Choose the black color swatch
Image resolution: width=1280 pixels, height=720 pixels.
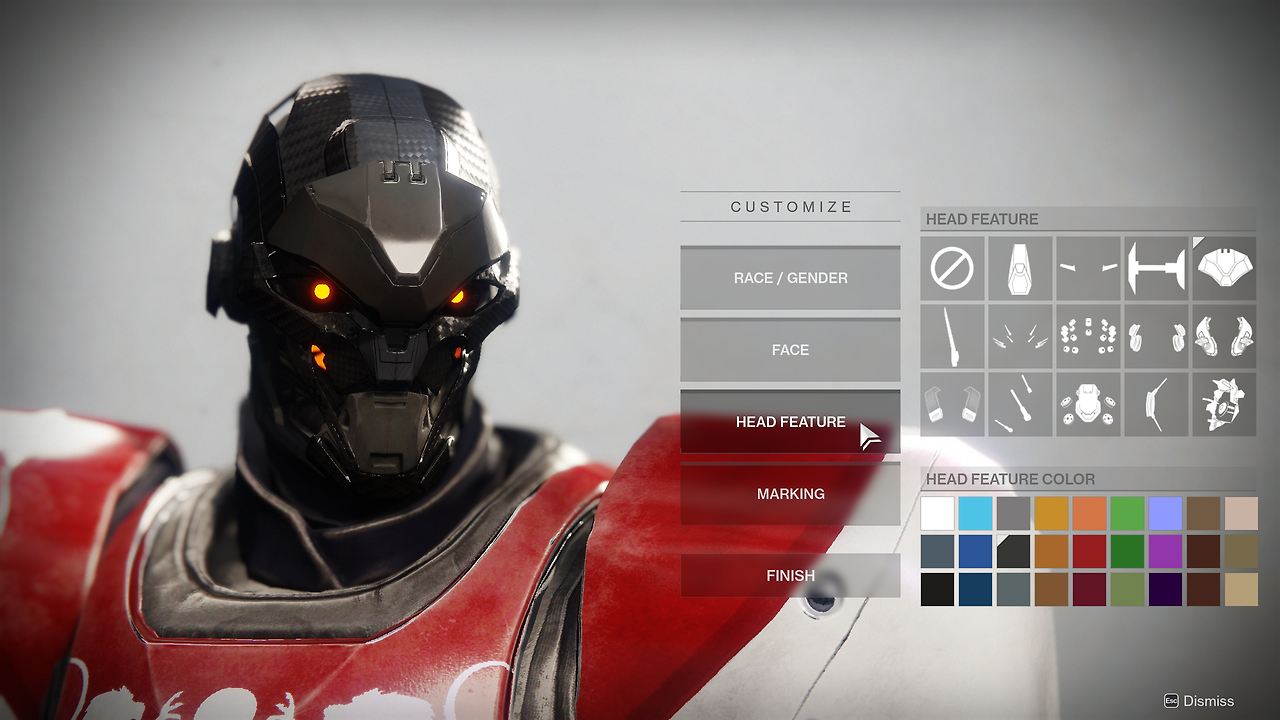point(937,589)
